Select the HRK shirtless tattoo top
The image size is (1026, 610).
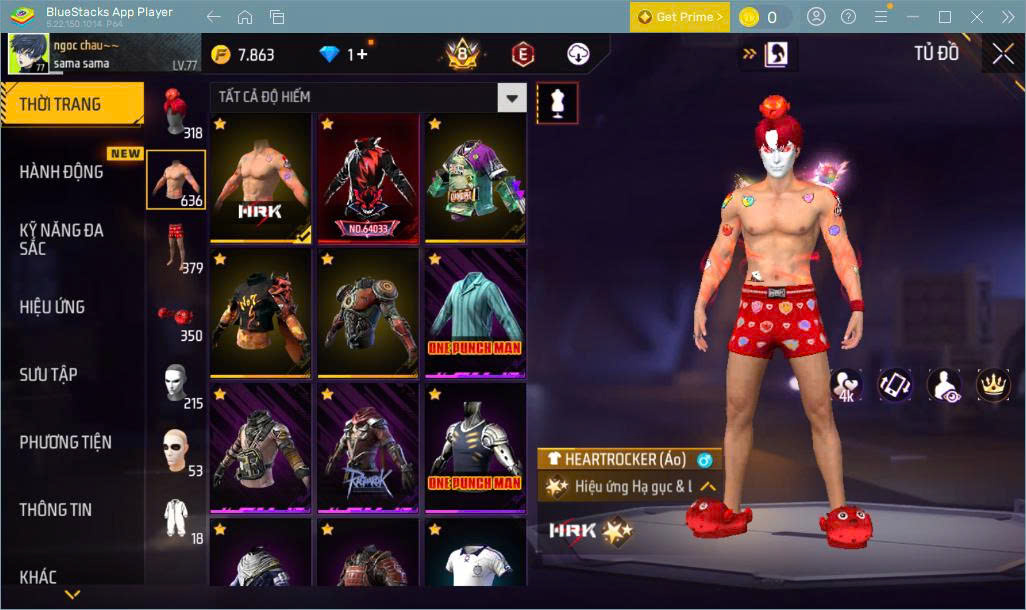click(x=260, y=178)
